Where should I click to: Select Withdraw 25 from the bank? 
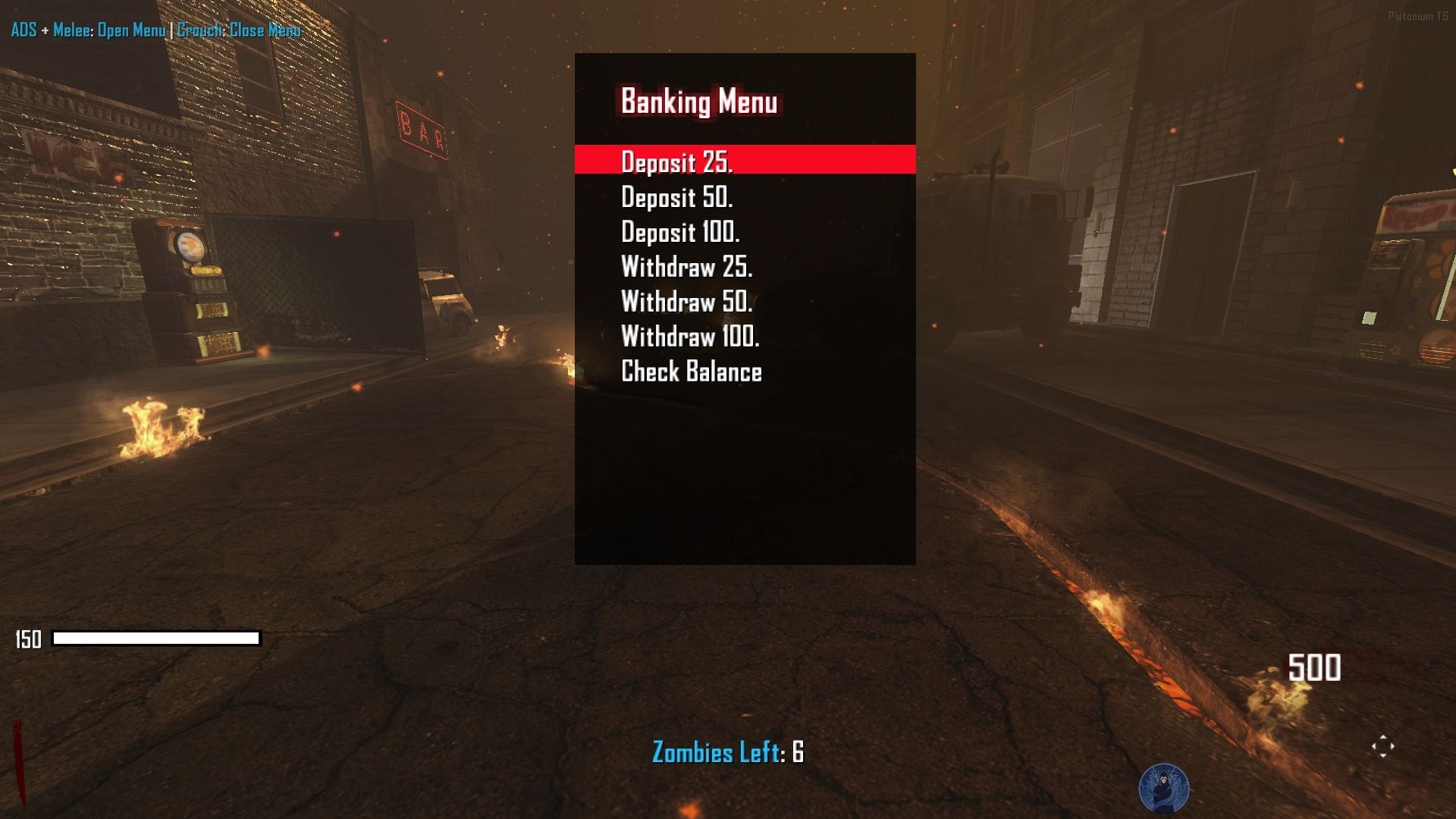(686, 267)
